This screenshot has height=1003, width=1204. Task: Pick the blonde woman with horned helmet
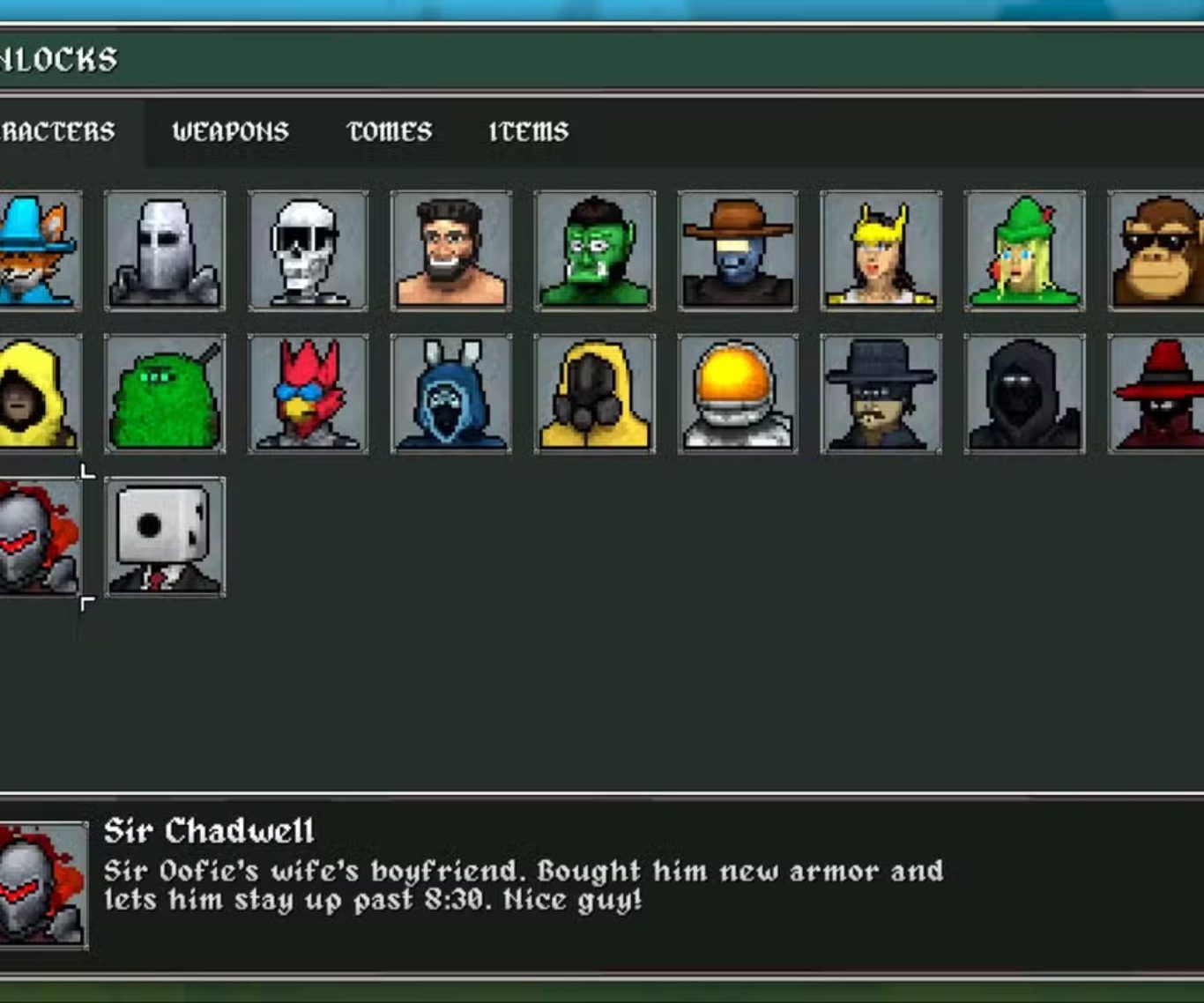coord(881,251)
